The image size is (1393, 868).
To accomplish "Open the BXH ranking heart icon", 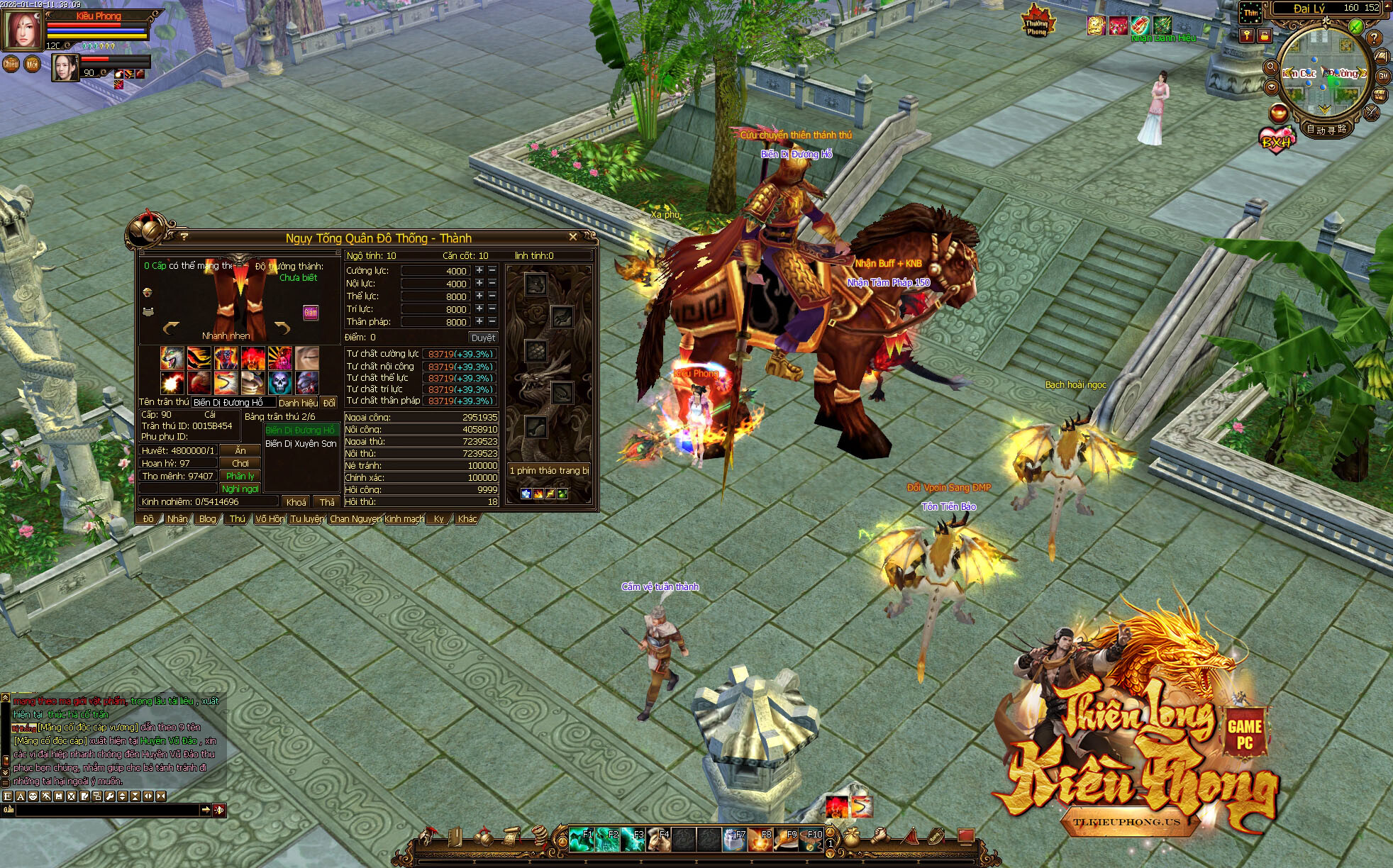I will [1276, 140].
